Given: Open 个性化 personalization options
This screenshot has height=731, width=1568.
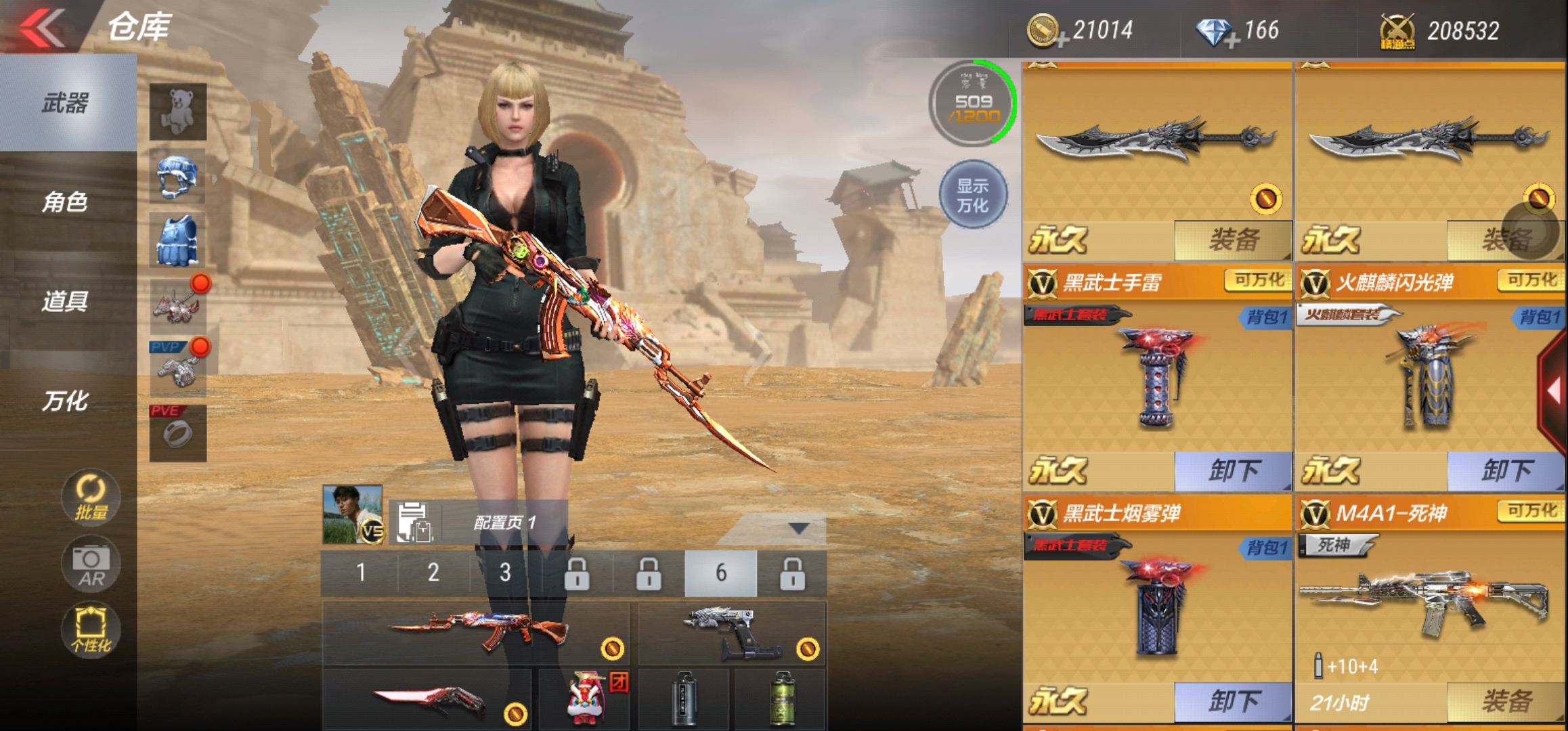Looking at the screenshot, I should (x=91, y=630).
